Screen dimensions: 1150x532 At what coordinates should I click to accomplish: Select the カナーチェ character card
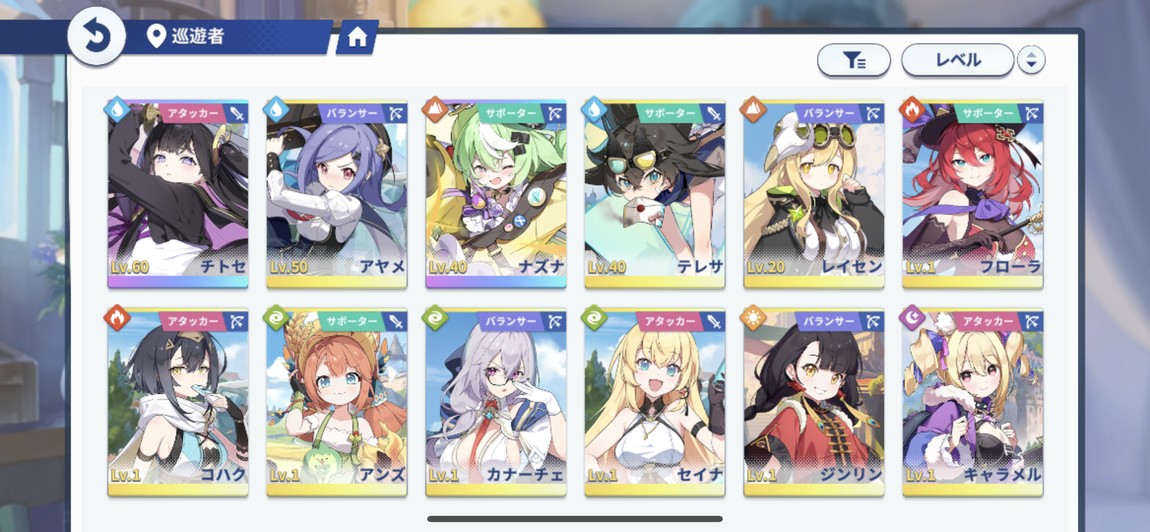click(496, 402)
